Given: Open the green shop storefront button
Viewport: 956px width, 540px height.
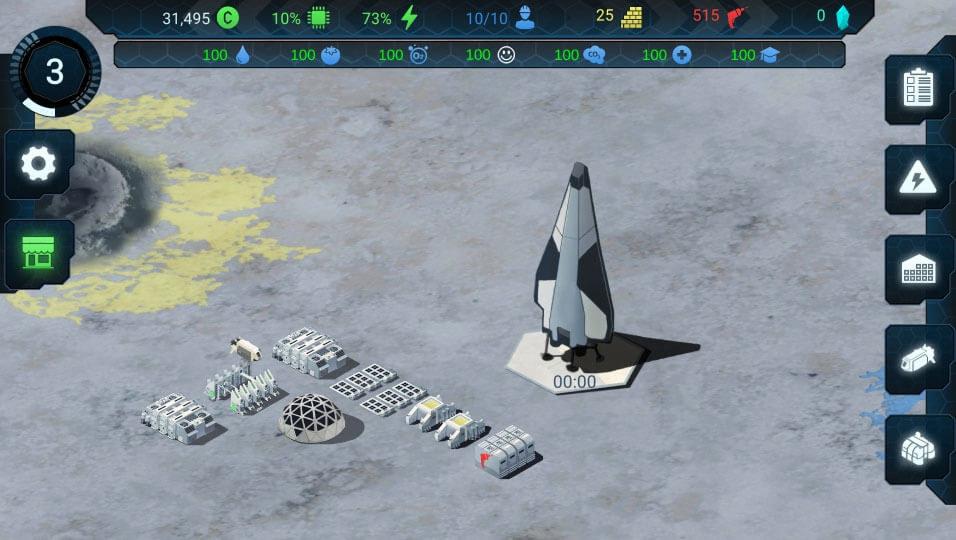Looking at the screenshot, I should tap(39, 254).
